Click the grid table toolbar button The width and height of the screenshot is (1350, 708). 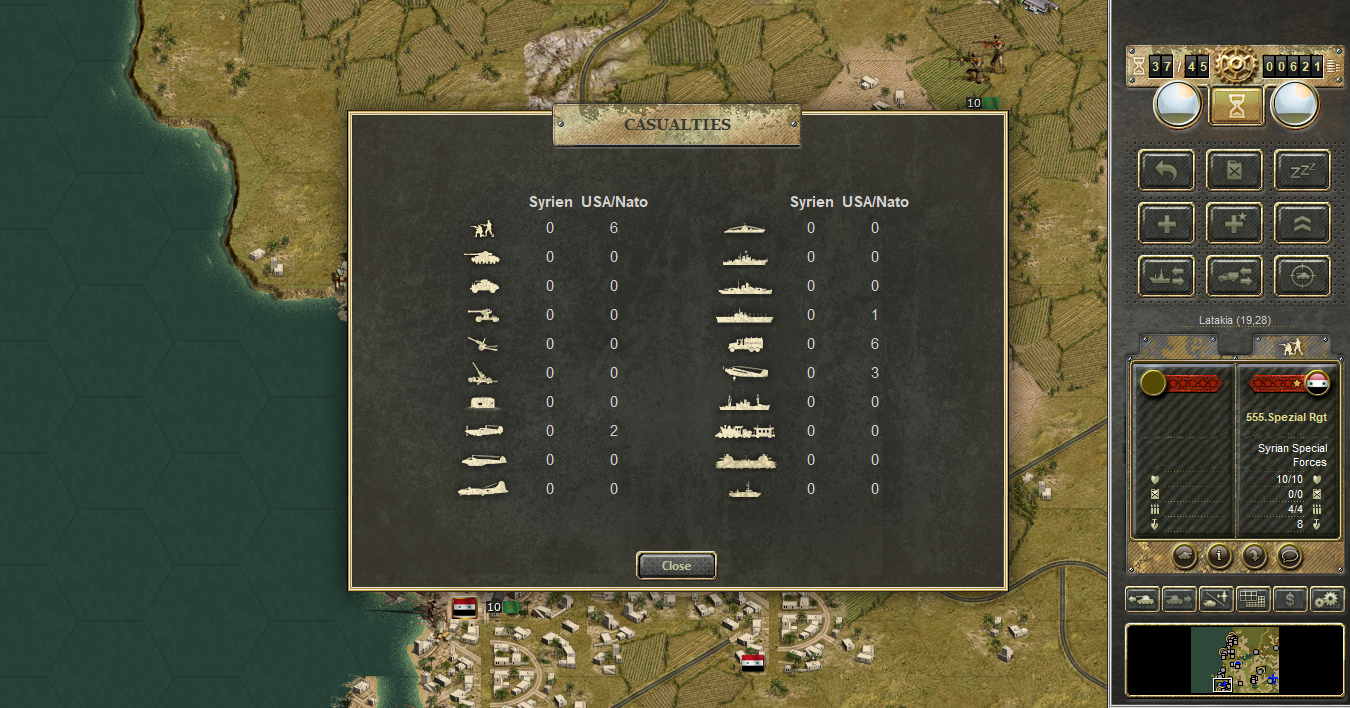[1253, 599]
